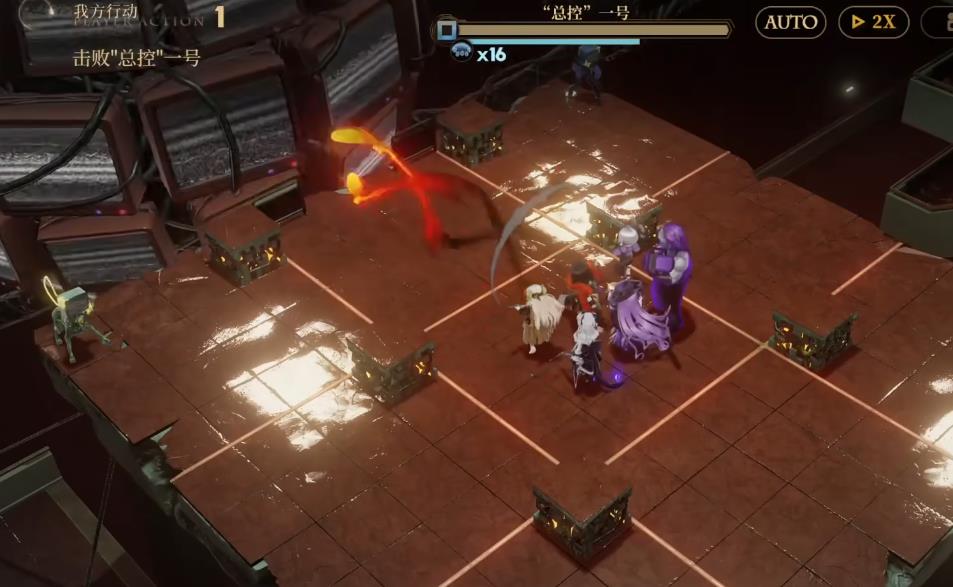This screenshot has width=953, height=587.
Task: Toggle the AUTO battle button
Action: point(790,22)
